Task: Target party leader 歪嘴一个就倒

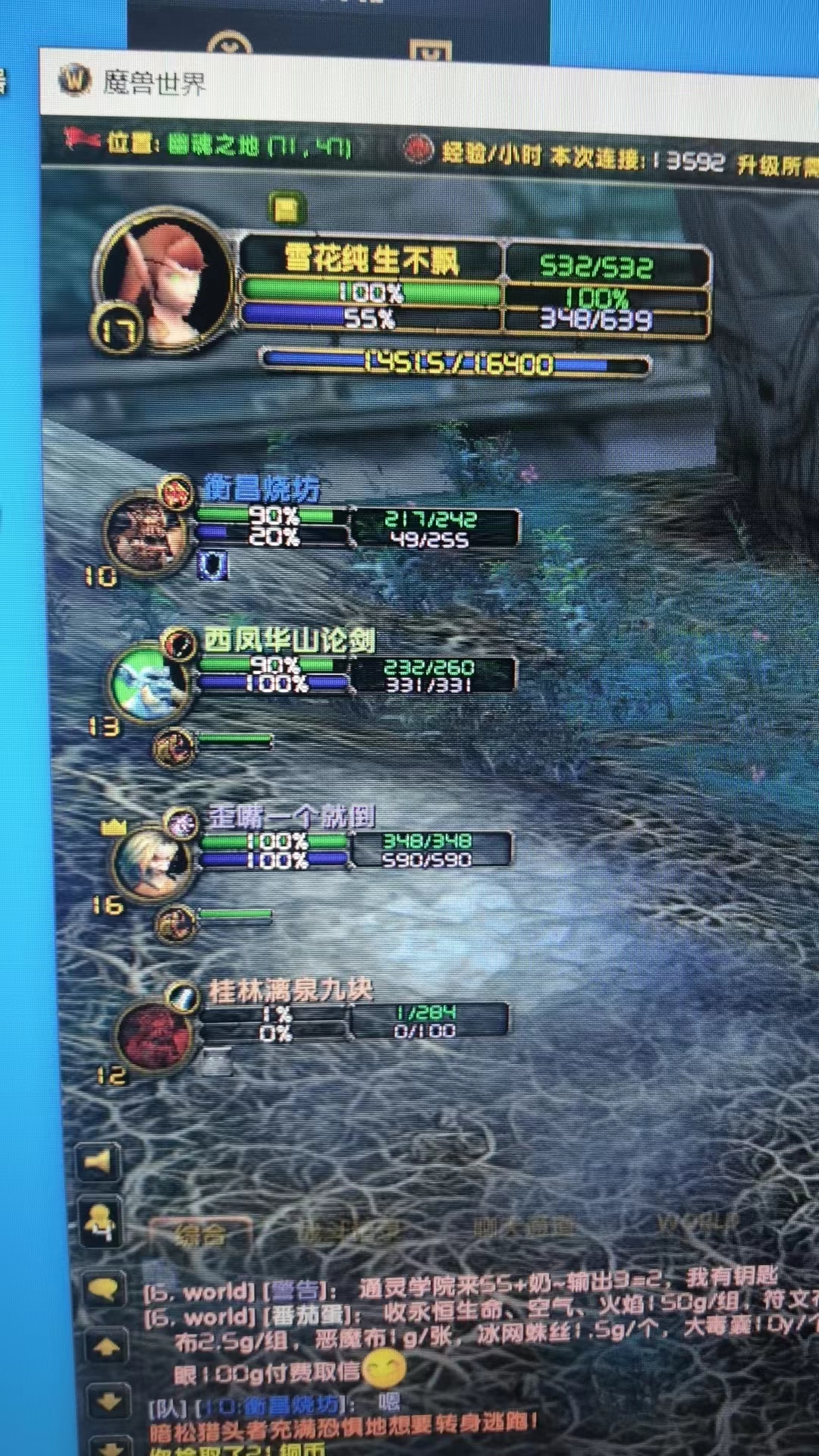Action: point(152,861)
